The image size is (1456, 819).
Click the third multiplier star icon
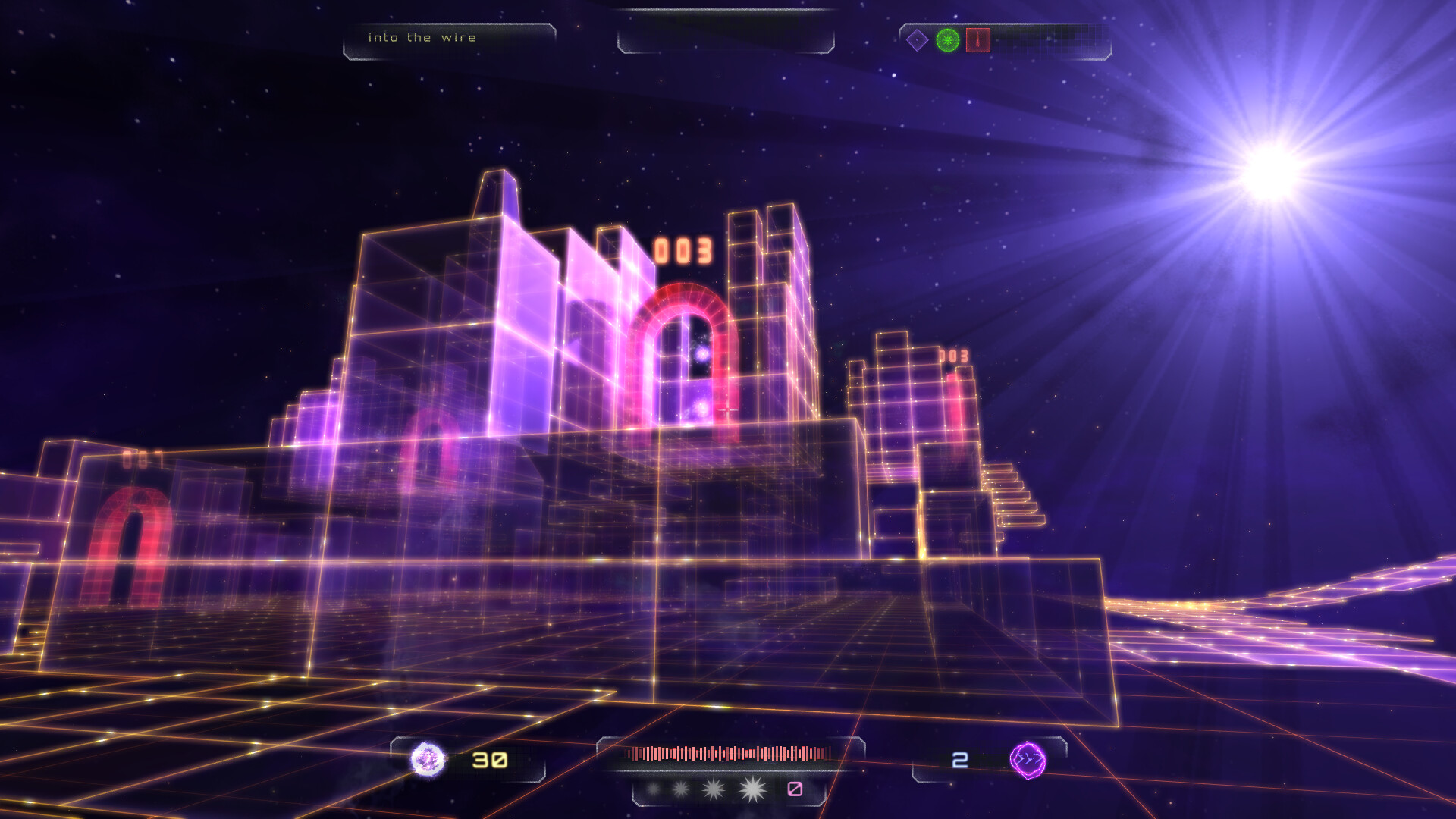713,789
